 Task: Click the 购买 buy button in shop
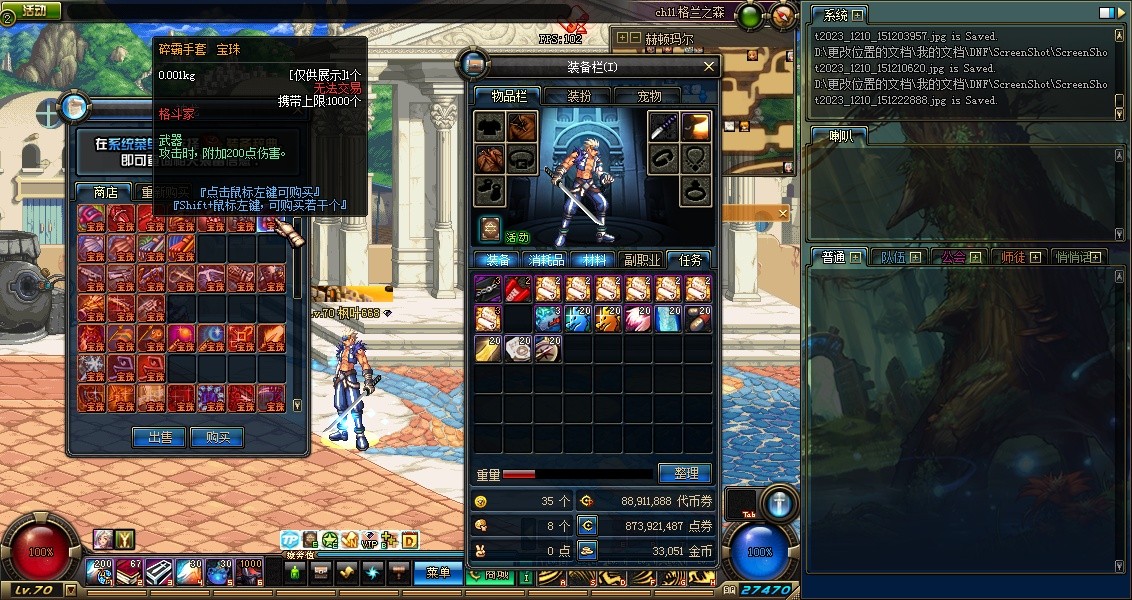point(217,437)
